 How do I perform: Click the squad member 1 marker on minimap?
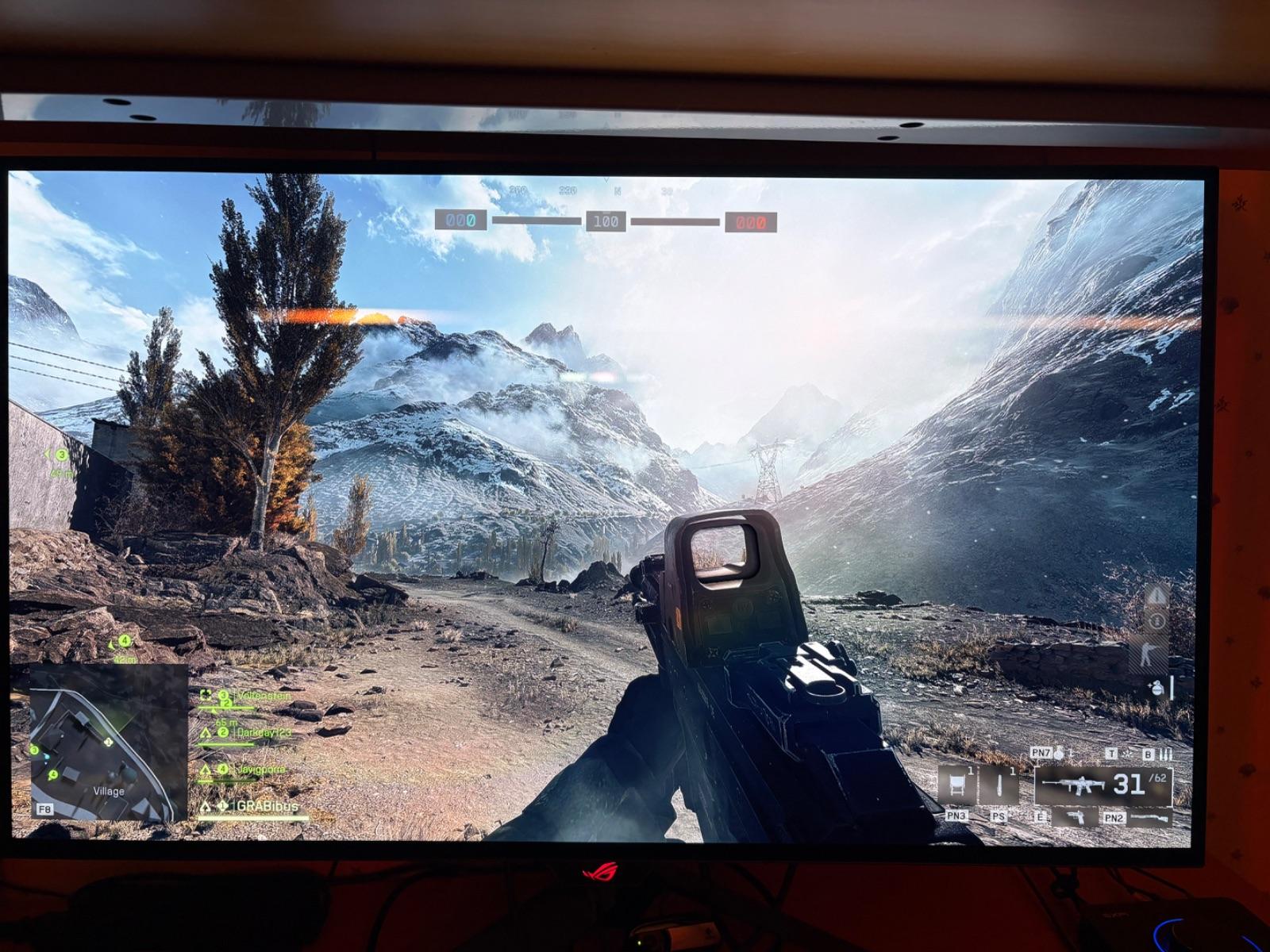[108, 742]
